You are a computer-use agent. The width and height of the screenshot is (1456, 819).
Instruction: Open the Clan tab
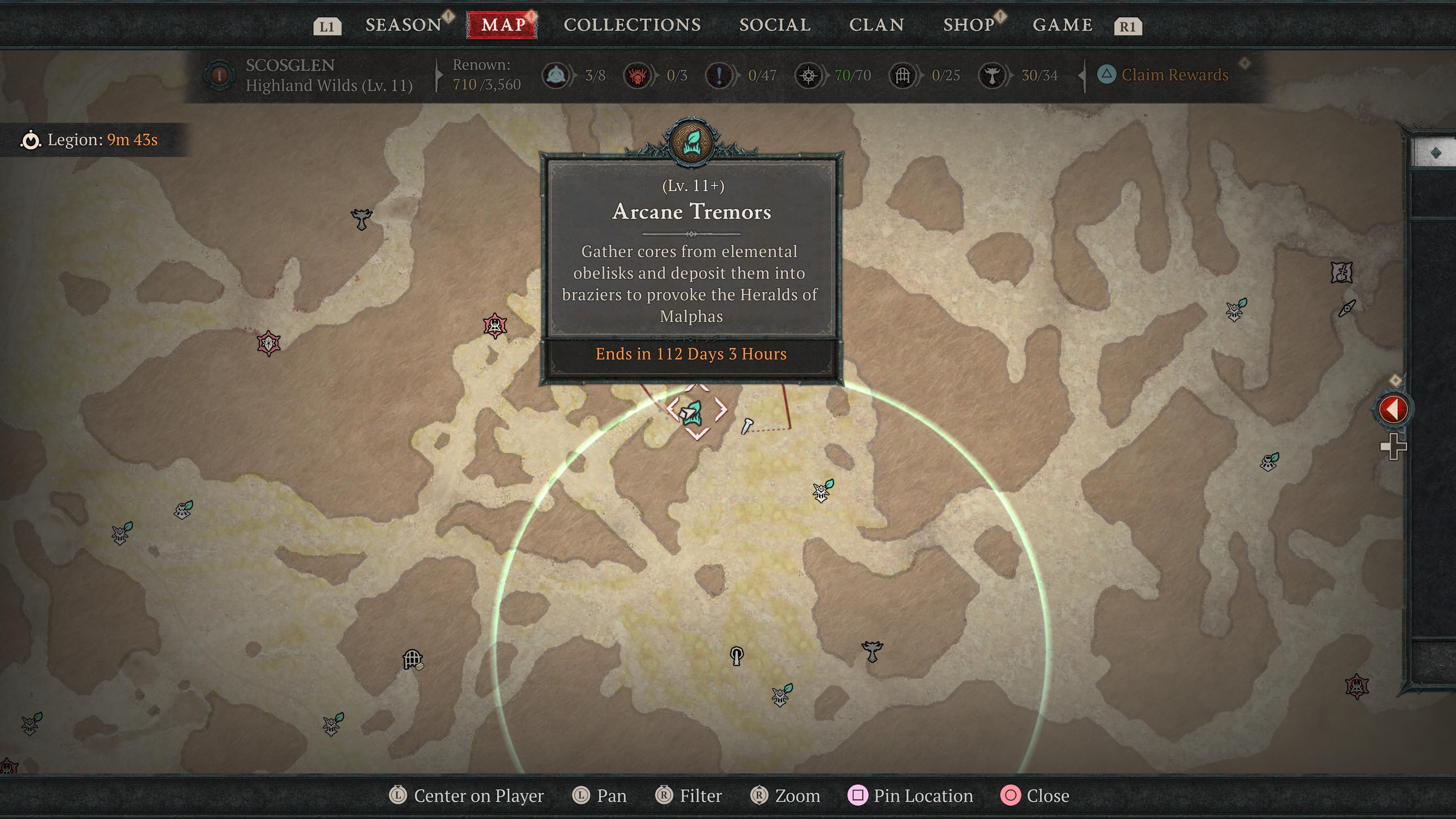[876, 25]
